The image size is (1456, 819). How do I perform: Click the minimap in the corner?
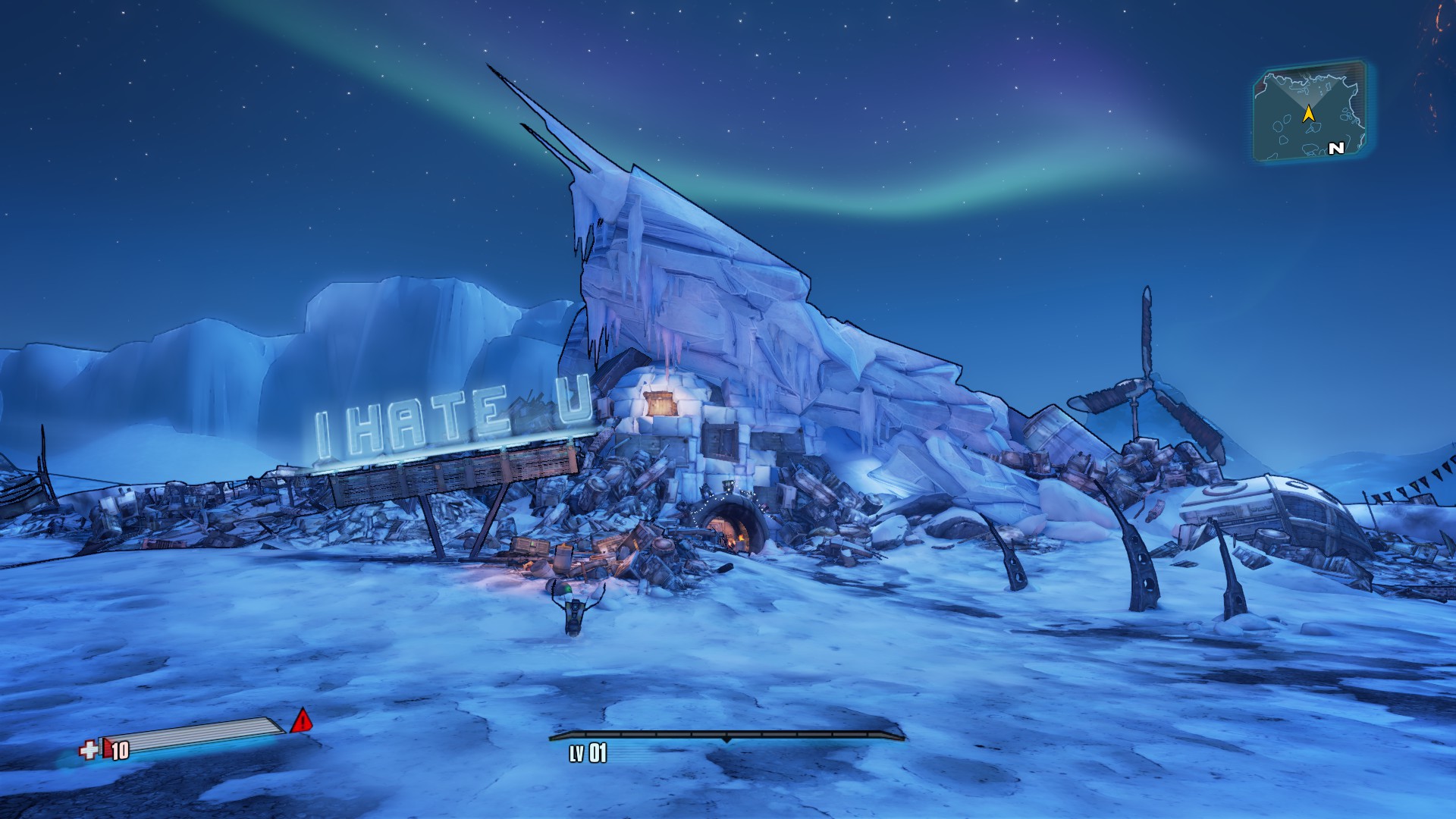[1310, 111]
